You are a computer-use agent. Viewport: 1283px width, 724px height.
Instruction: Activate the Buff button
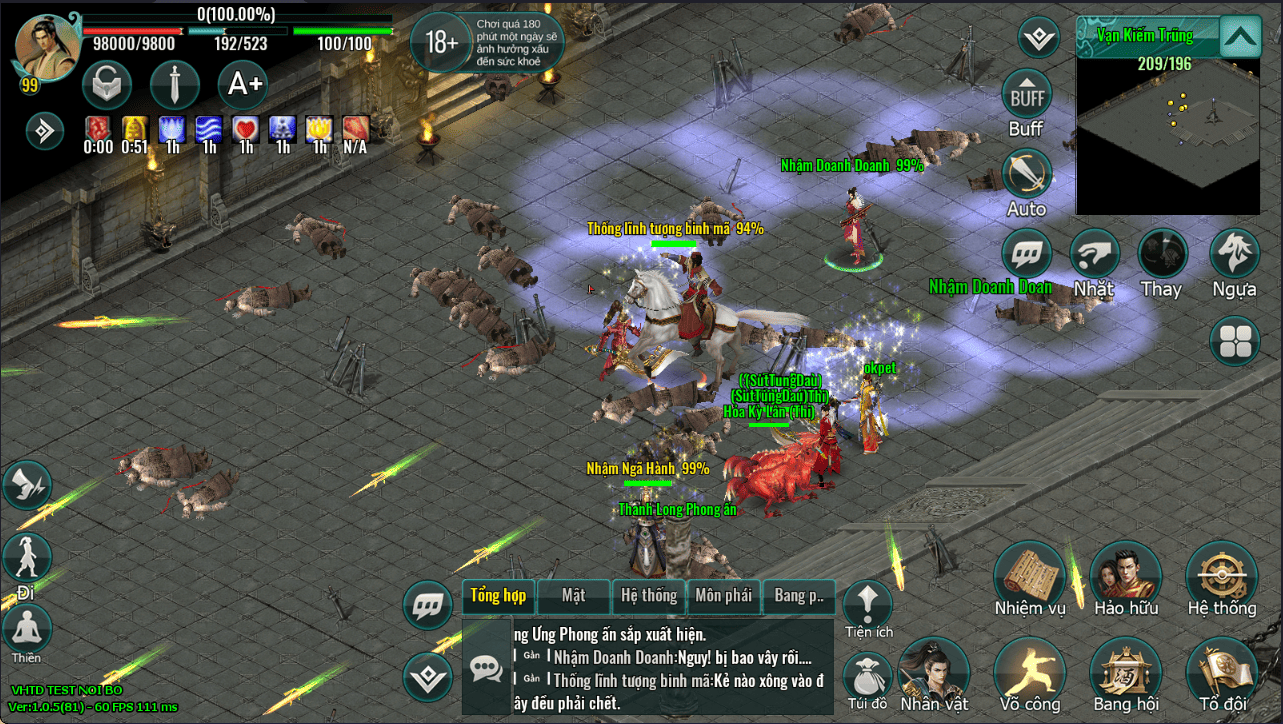pyautogui.click(x=1026, y=96)
